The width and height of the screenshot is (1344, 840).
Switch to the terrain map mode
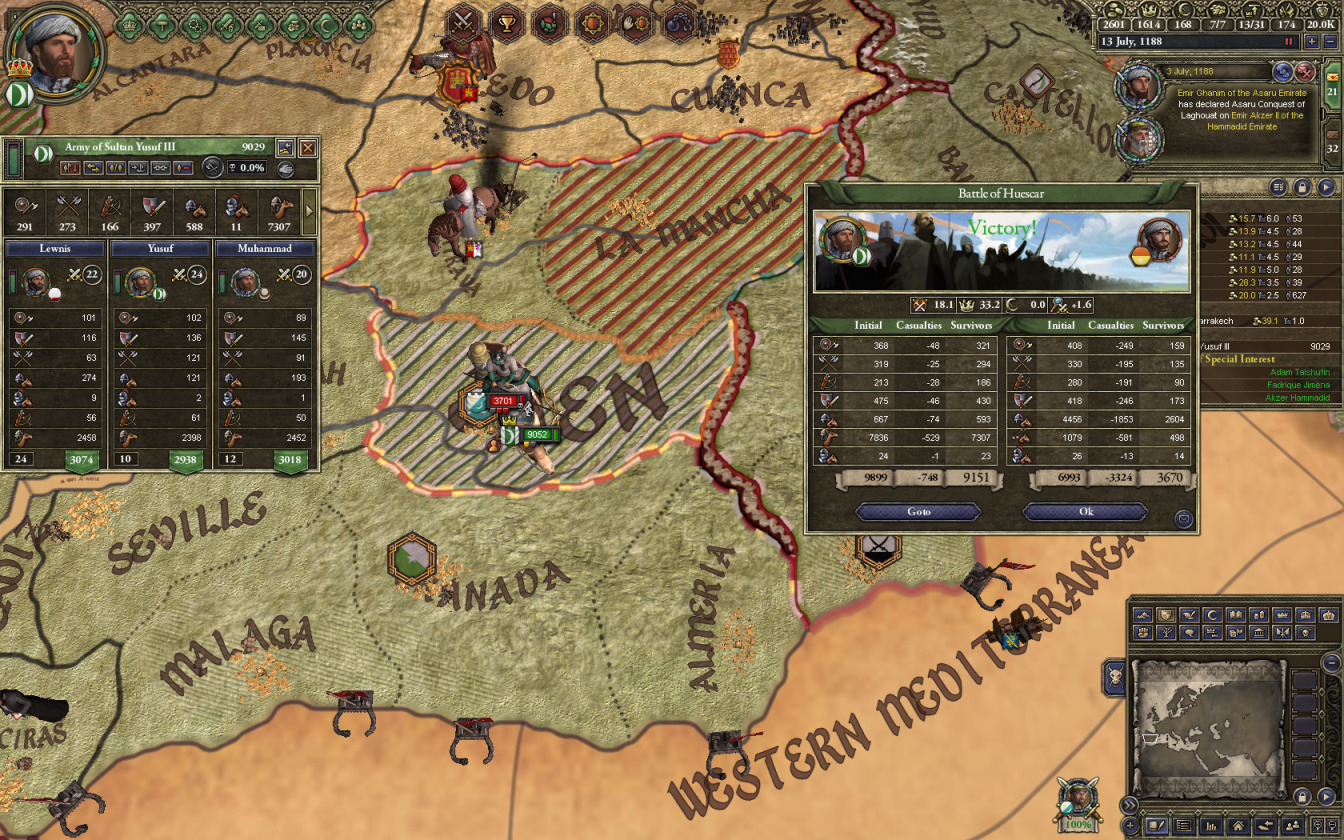pos(1143,614)
